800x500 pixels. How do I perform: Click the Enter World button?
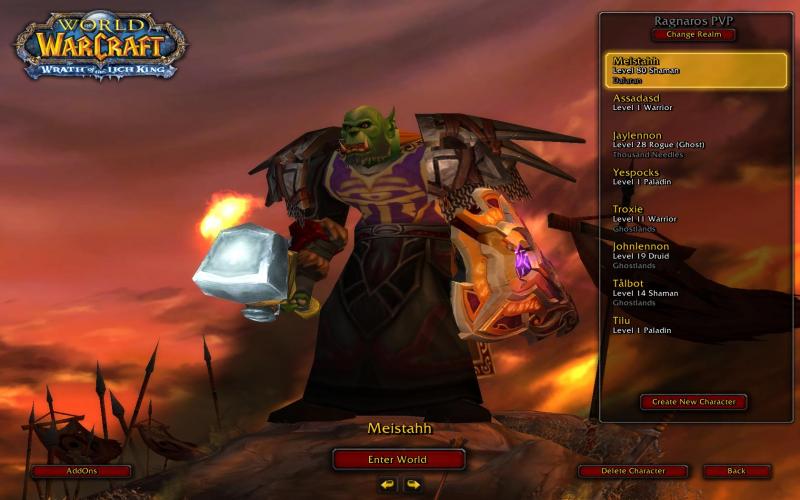tap(398, 459)
